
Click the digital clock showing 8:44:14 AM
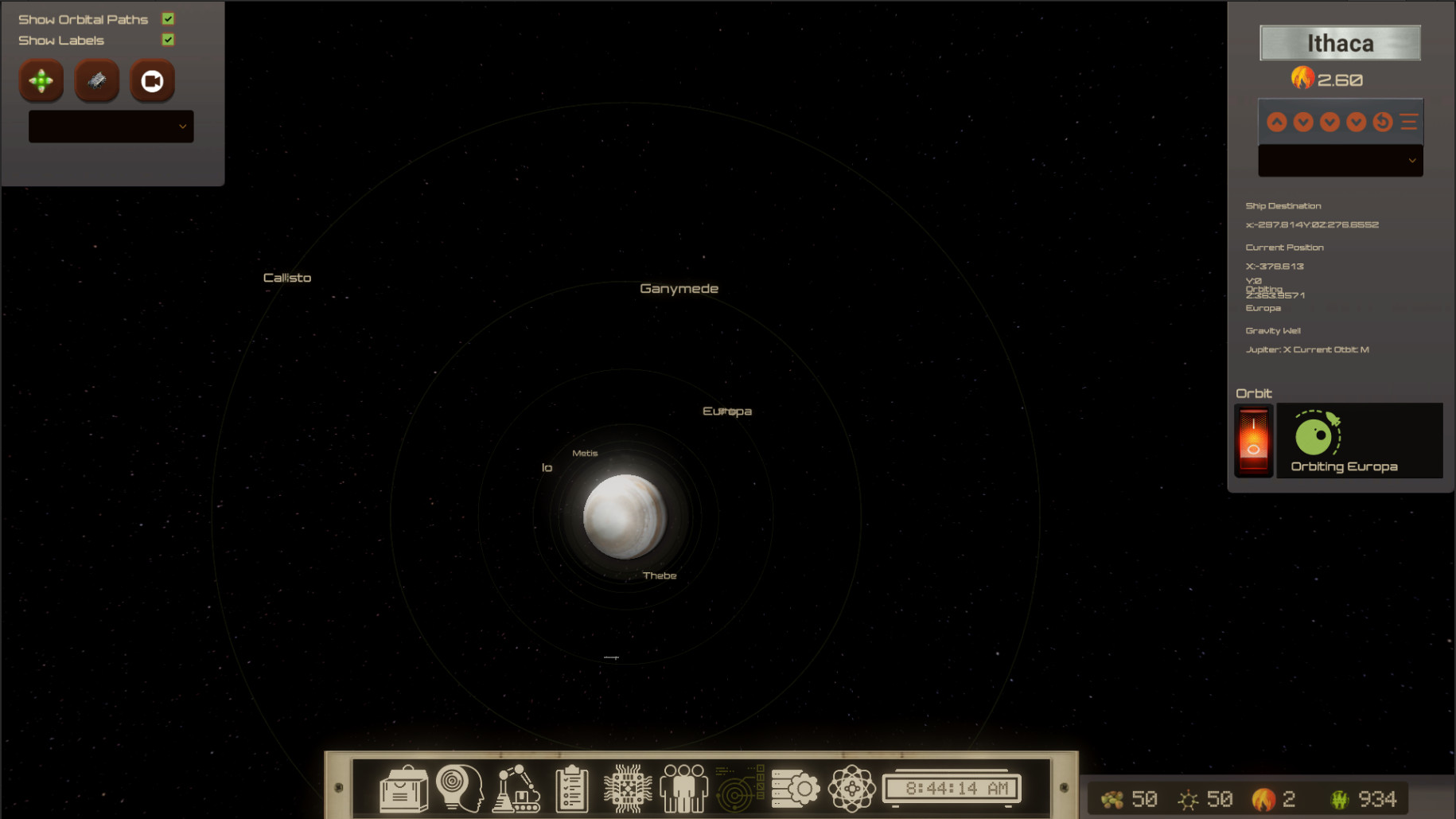(952, 787)
